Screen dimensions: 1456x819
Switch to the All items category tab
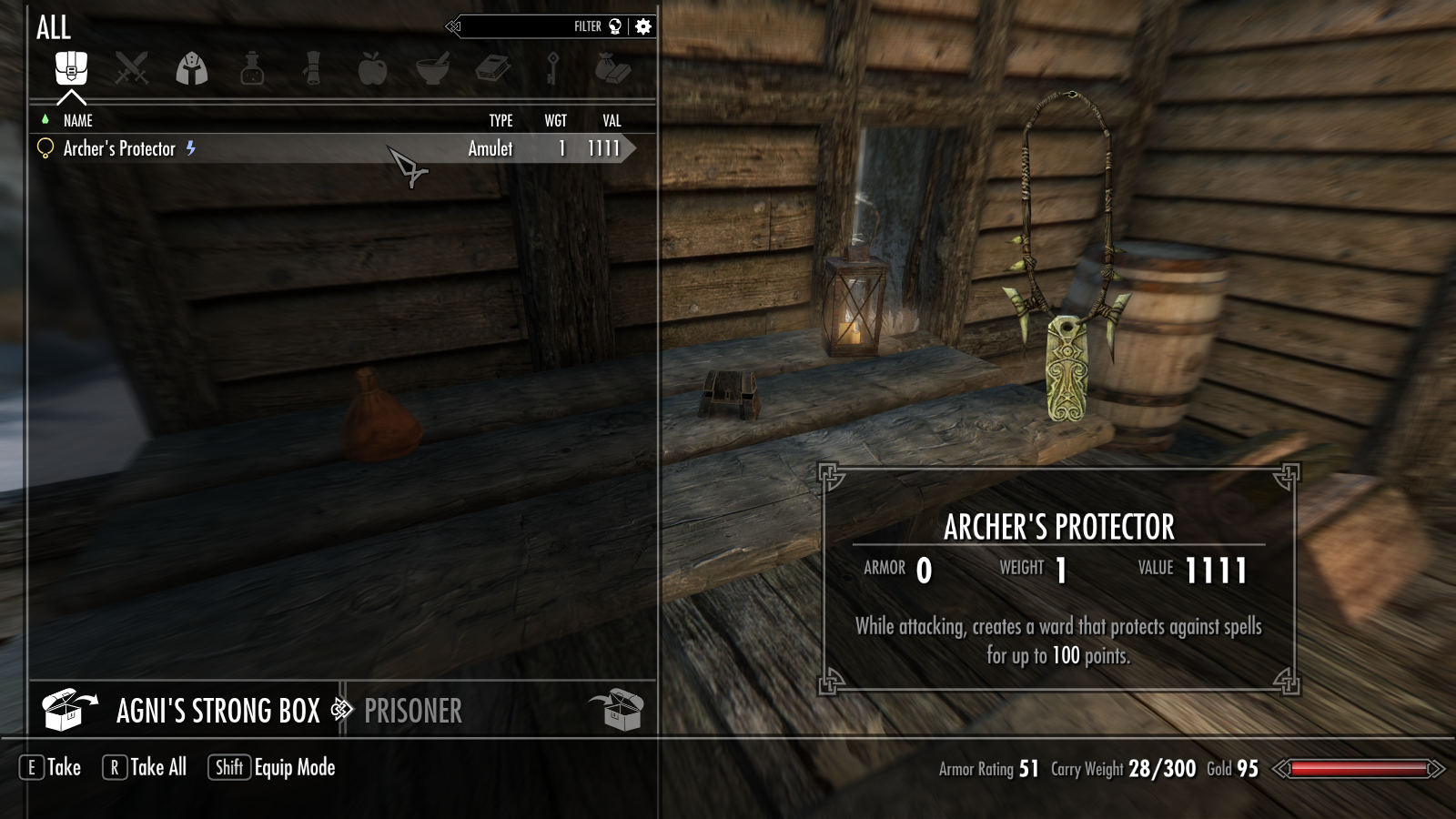(x=71, y=68)
